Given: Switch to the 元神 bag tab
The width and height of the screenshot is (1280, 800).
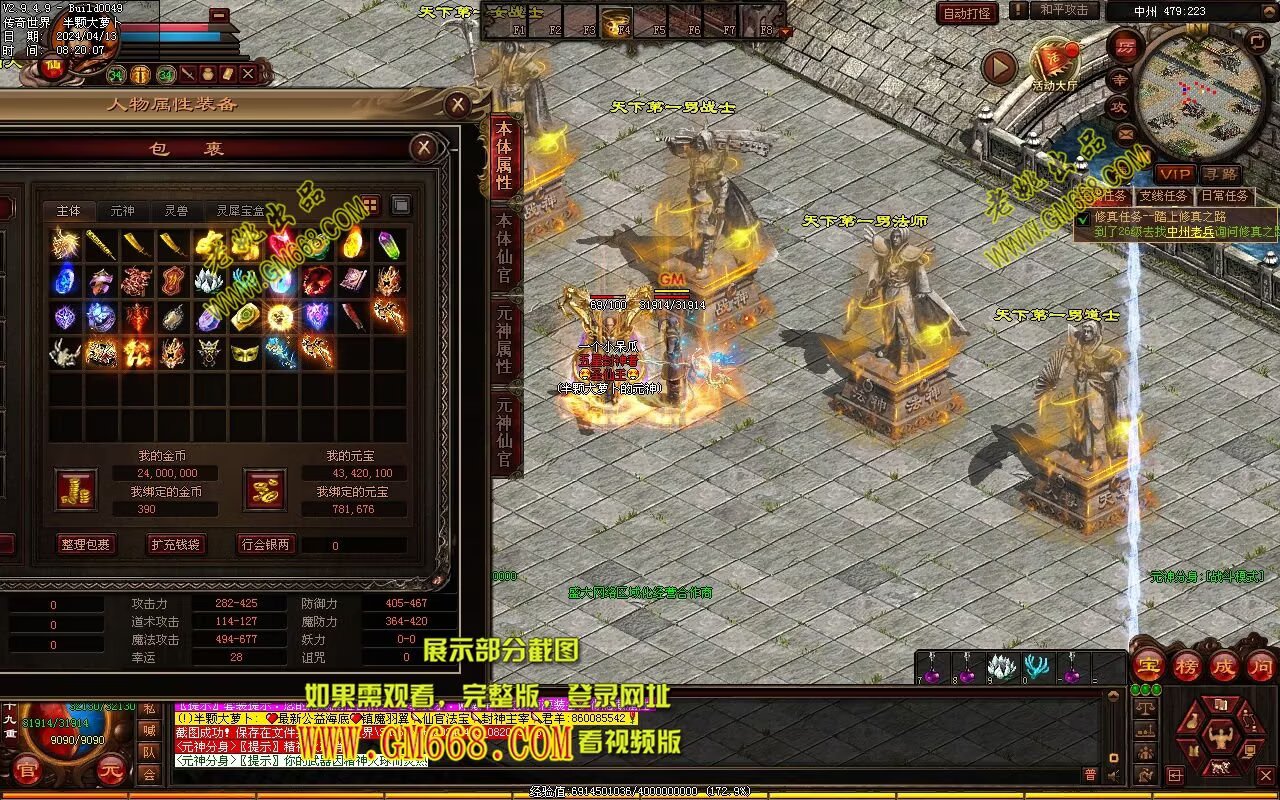Looking at the screenshot, I should coord(122,211).
